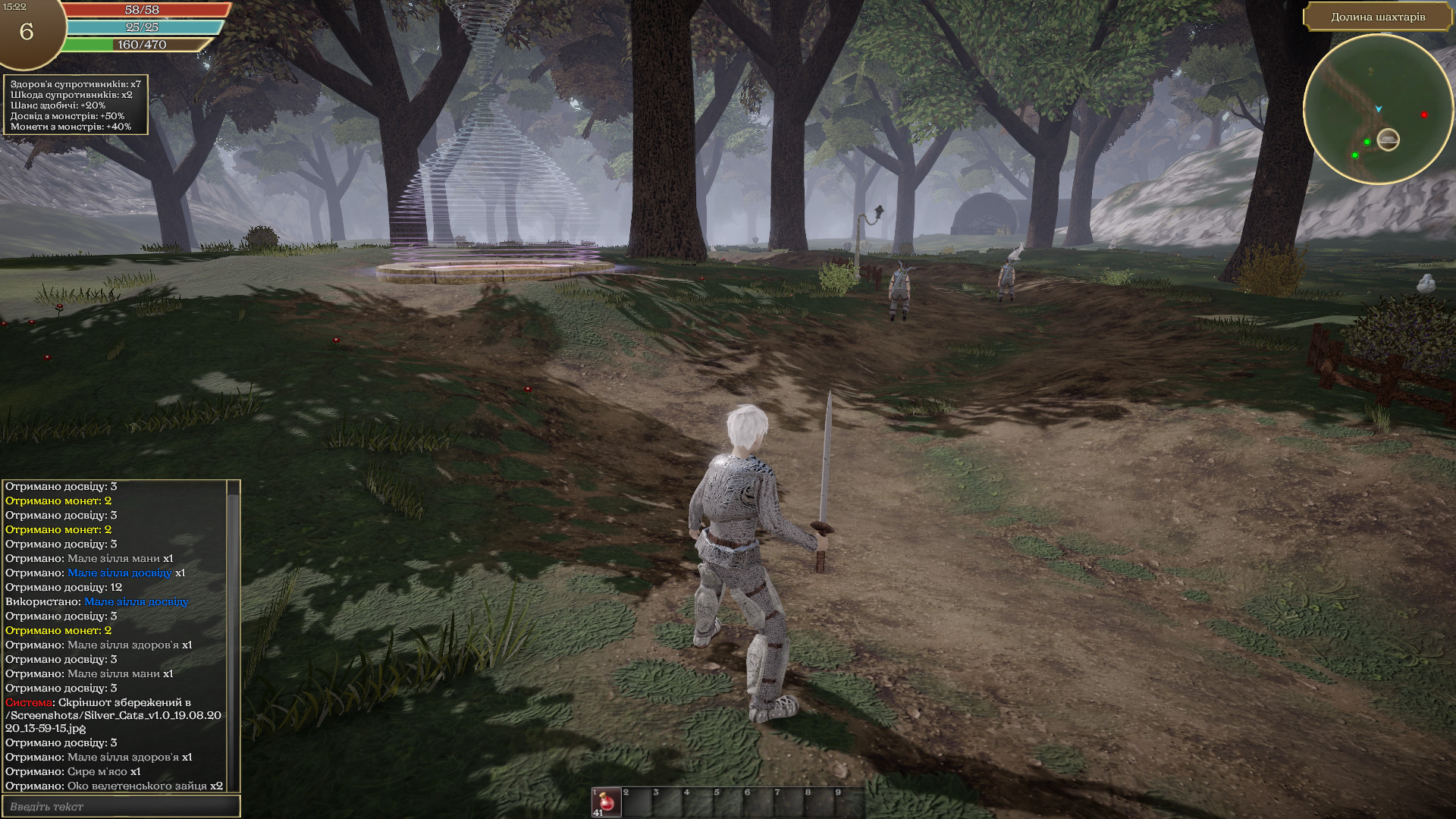Click the red enemy dot on the minimap
Viewport: 1456px width, 819px height.
pos(1424,115)
